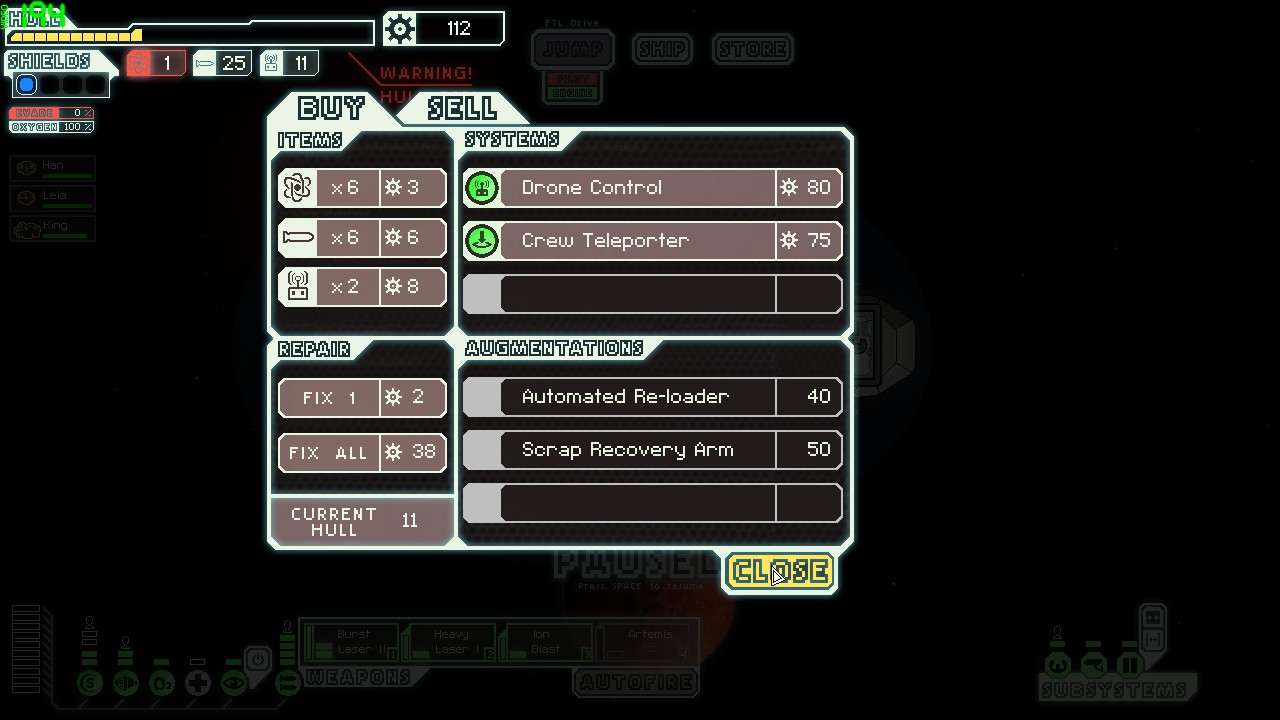This screenshot has height=720, width=1280.
Task: Repair one hull point with Fix 1
Action: (362, 398)
